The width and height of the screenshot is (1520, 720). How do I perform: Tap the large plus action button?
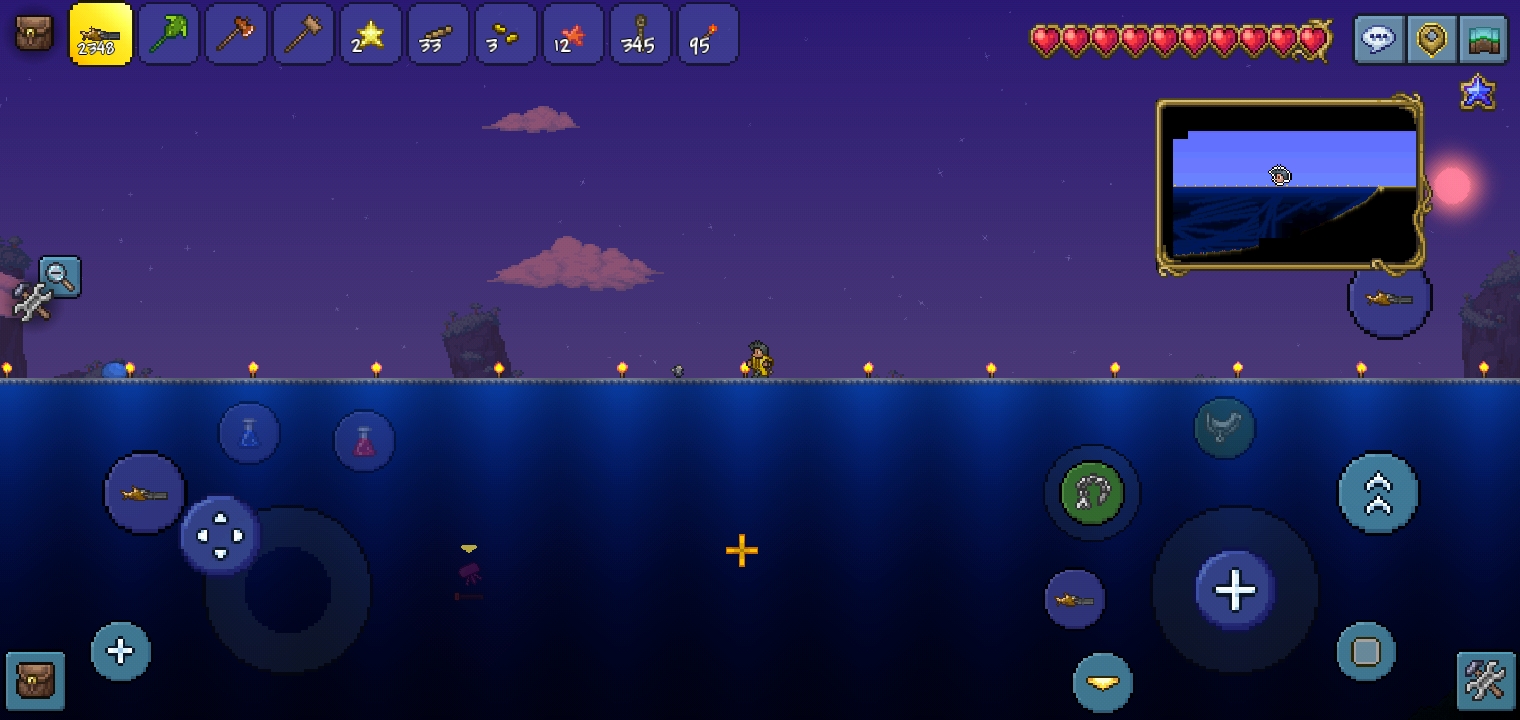[x=1235, y=589]
